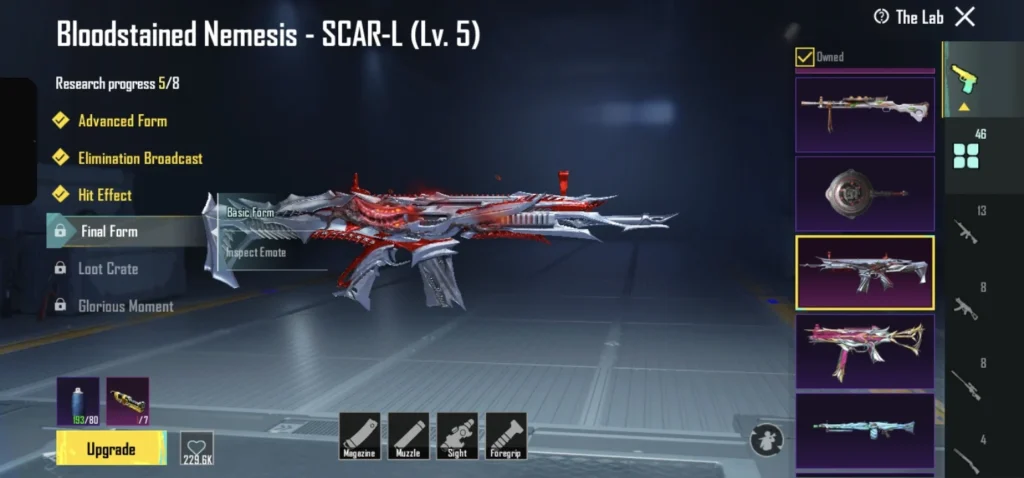The width and height of the screenshot is (1024, 478).
Task: Pick the pink and gold gun thumbnail
Action: click(865, 350)
